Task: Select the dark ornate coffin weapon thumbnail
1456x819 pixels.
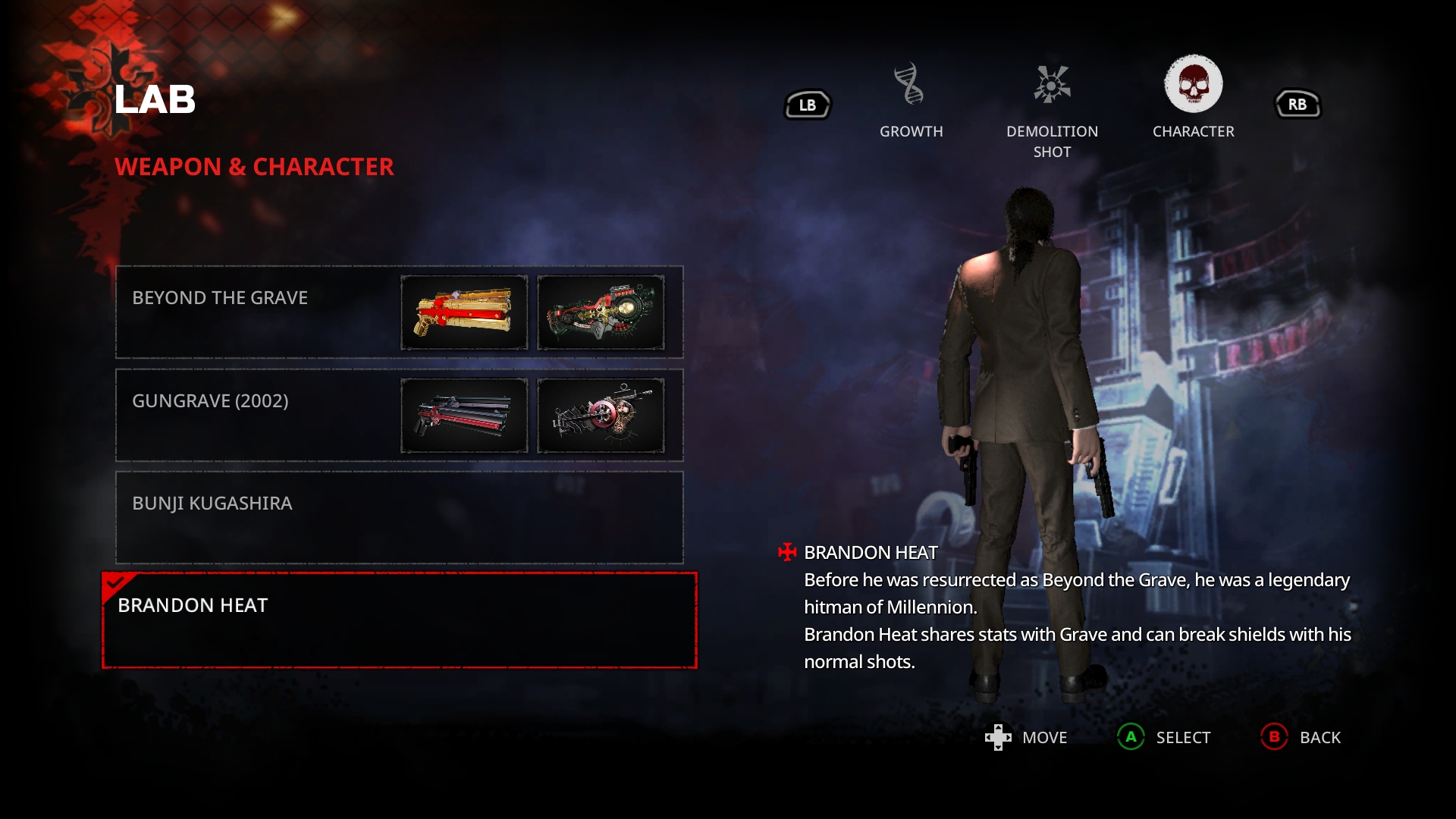Action: tap(601, 312)
